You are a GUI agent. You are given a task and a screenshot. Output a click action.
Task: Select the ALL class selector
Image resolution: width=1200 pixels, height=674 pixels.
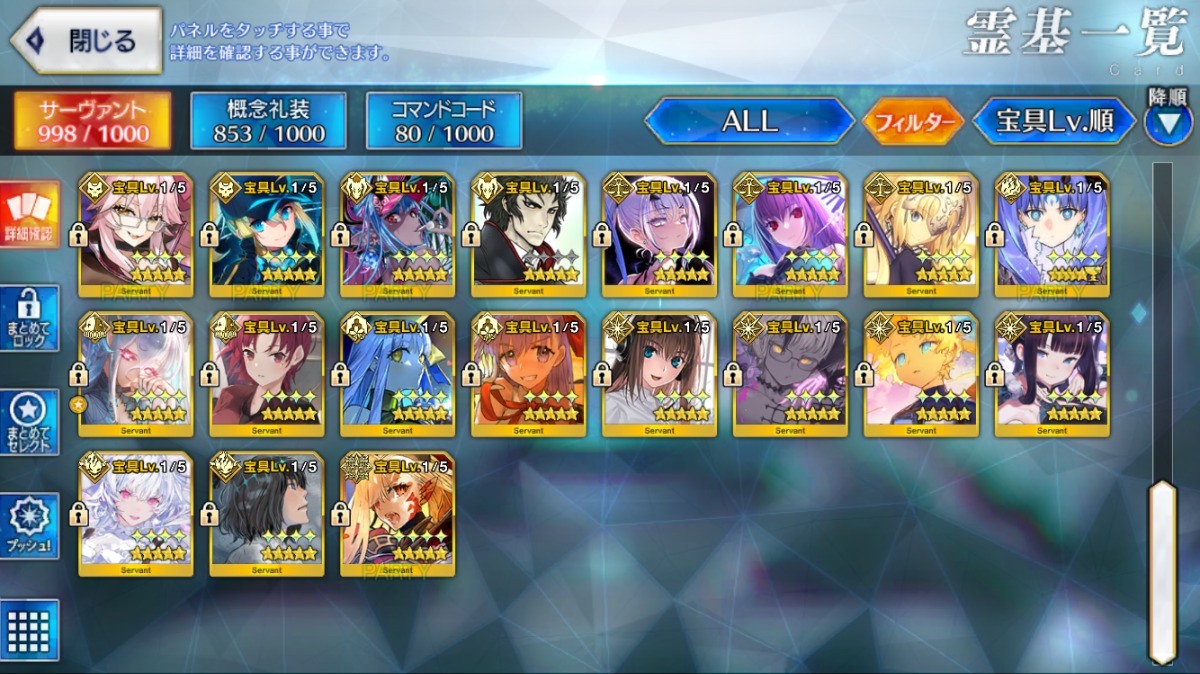749,121
